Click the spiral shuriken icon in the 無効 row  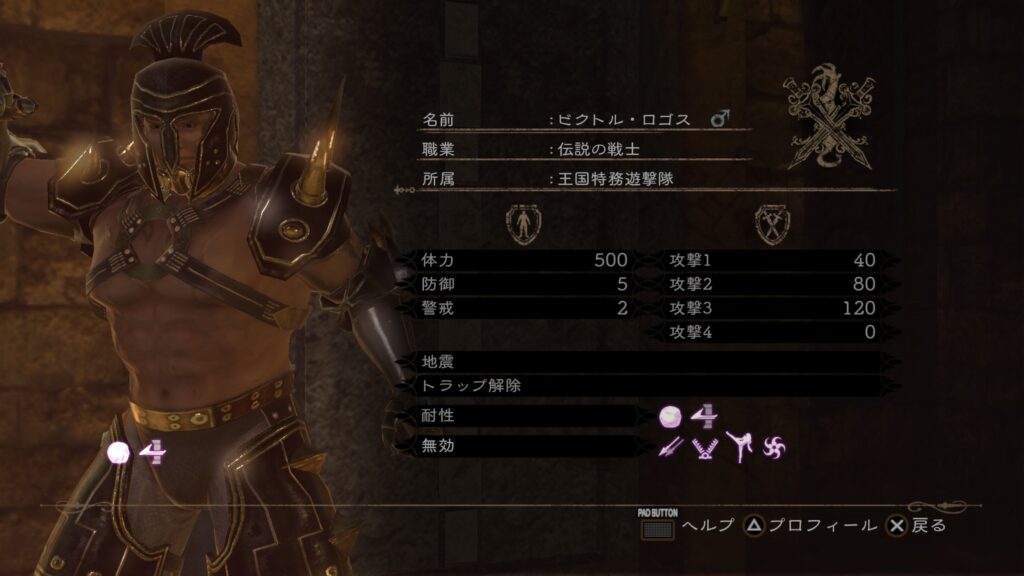(x=774, y=446)
